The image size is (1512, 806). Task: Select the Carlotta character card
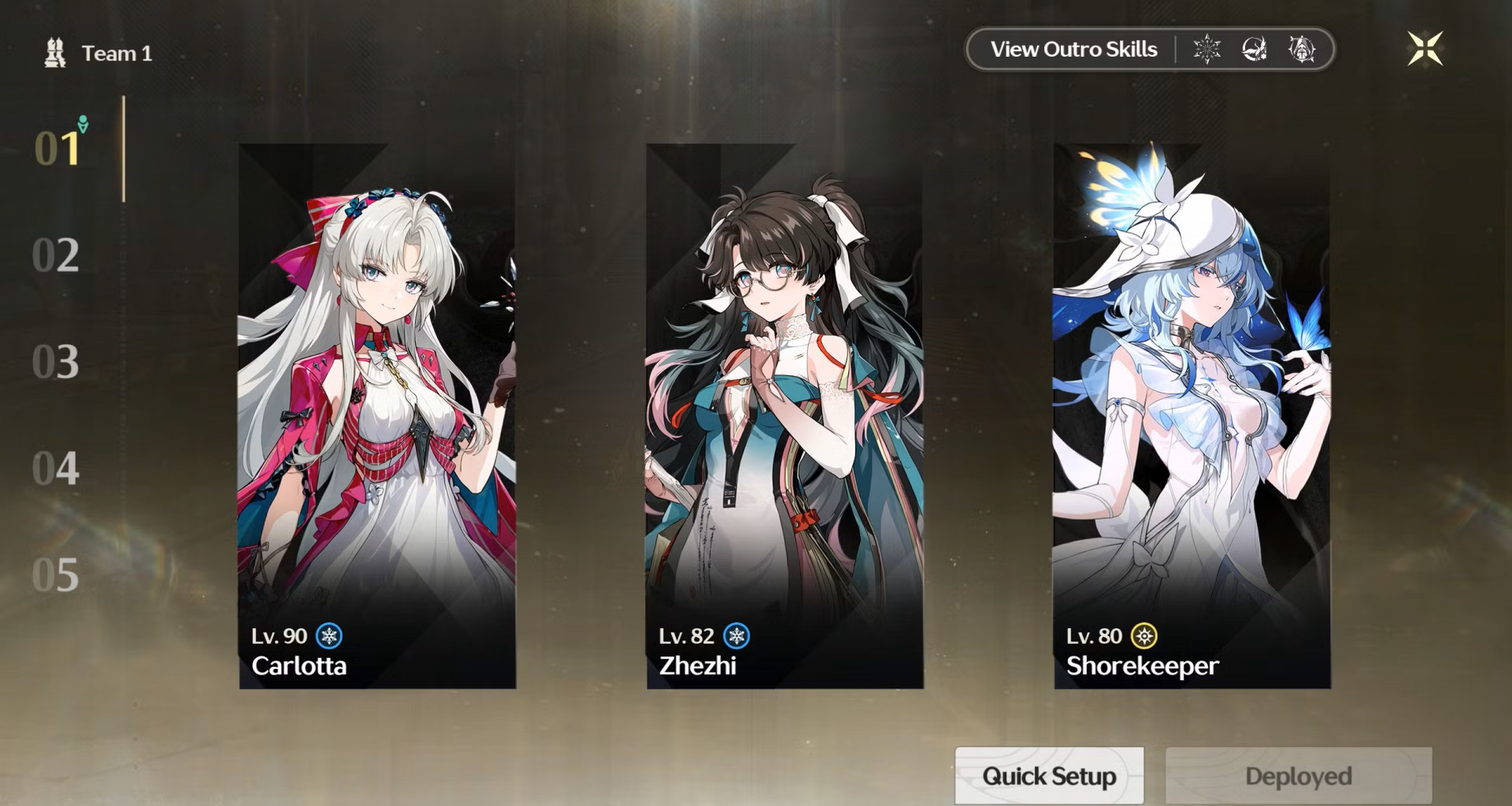[x=377, y=416]
